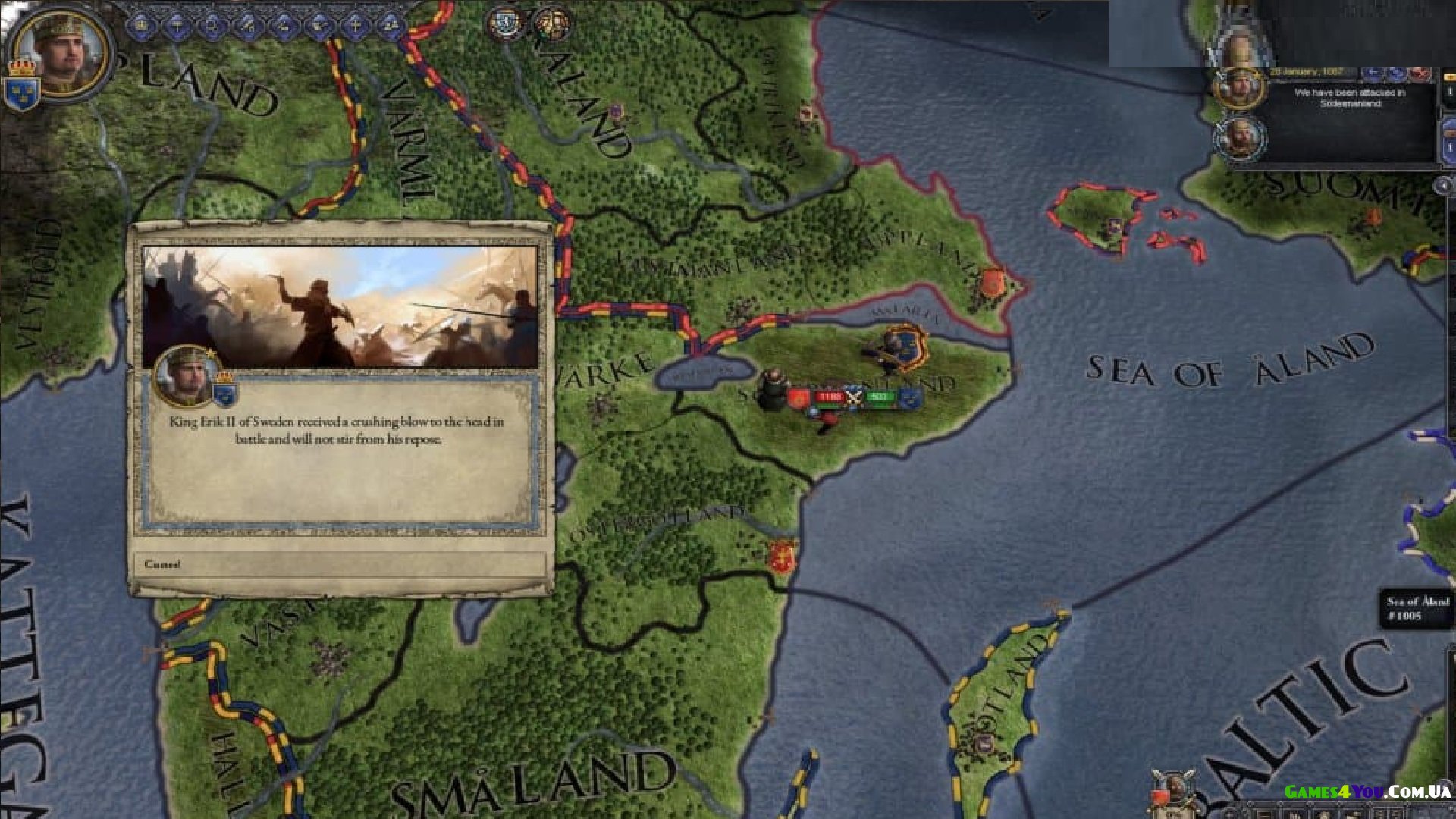Dismiss the event with the "Curses!" option

pyautogui.click(x=339, y=564)
